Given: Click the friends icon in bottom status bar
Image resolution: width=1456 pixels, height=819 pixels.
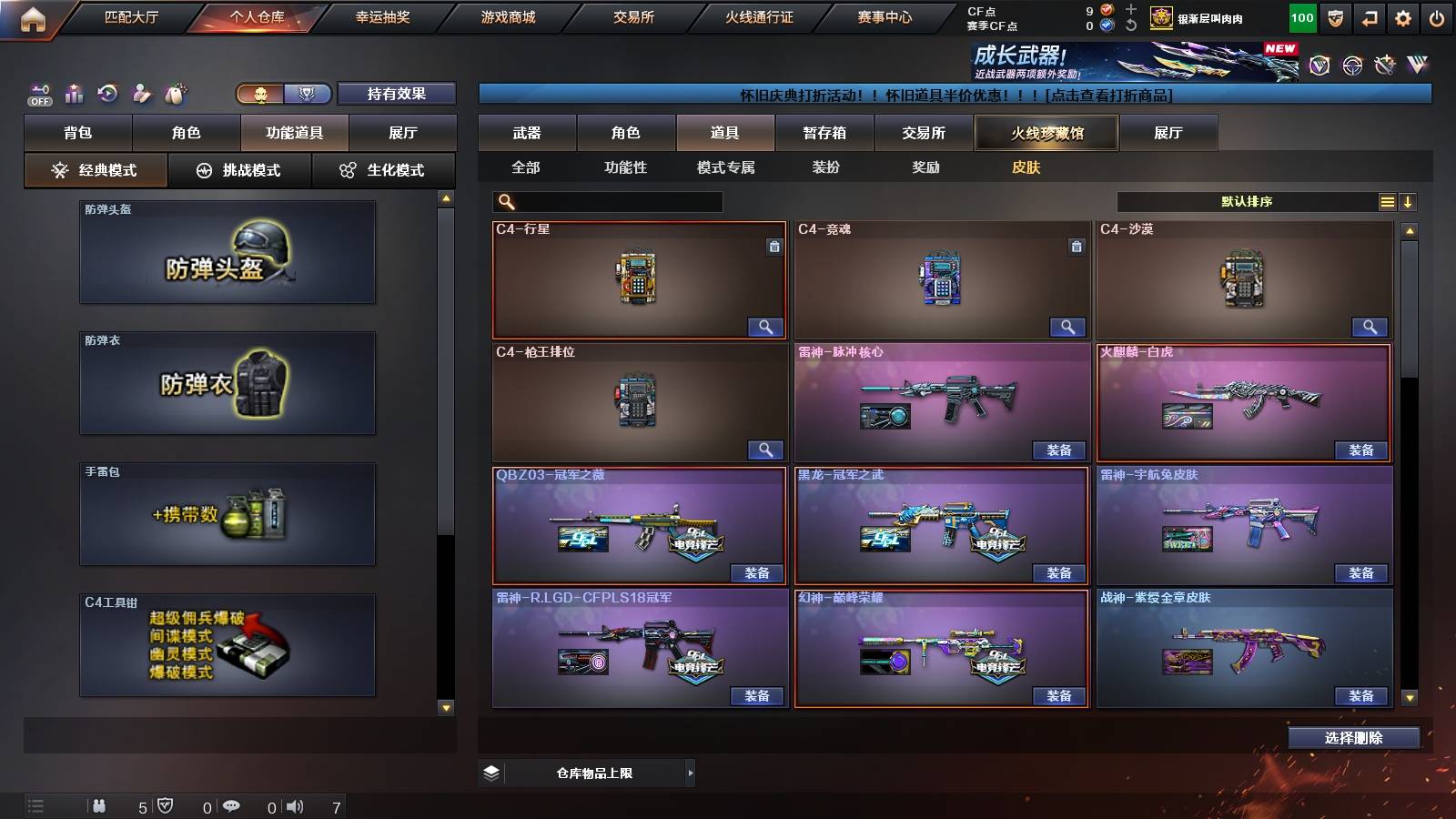Looking at the screenshot, I should pyautogui.click(x=100, y=804).
